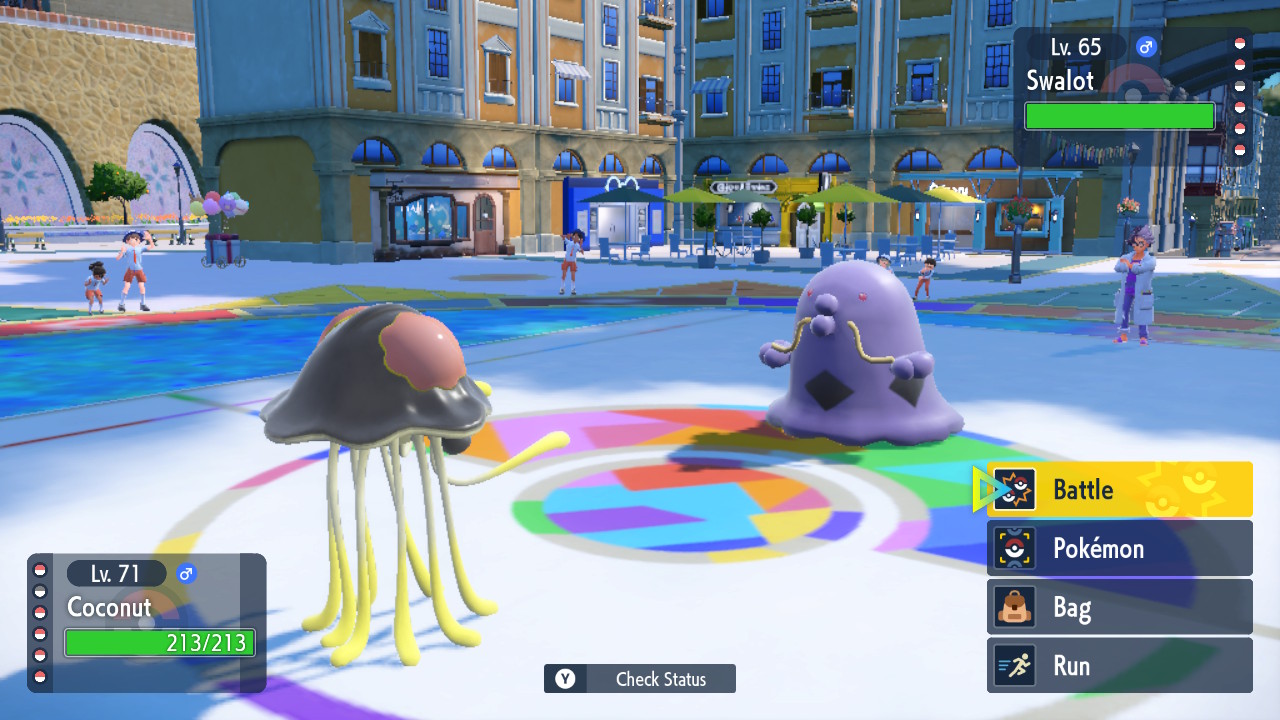
Task: Choose Run to flee the battle
Action: point(1119,666)
